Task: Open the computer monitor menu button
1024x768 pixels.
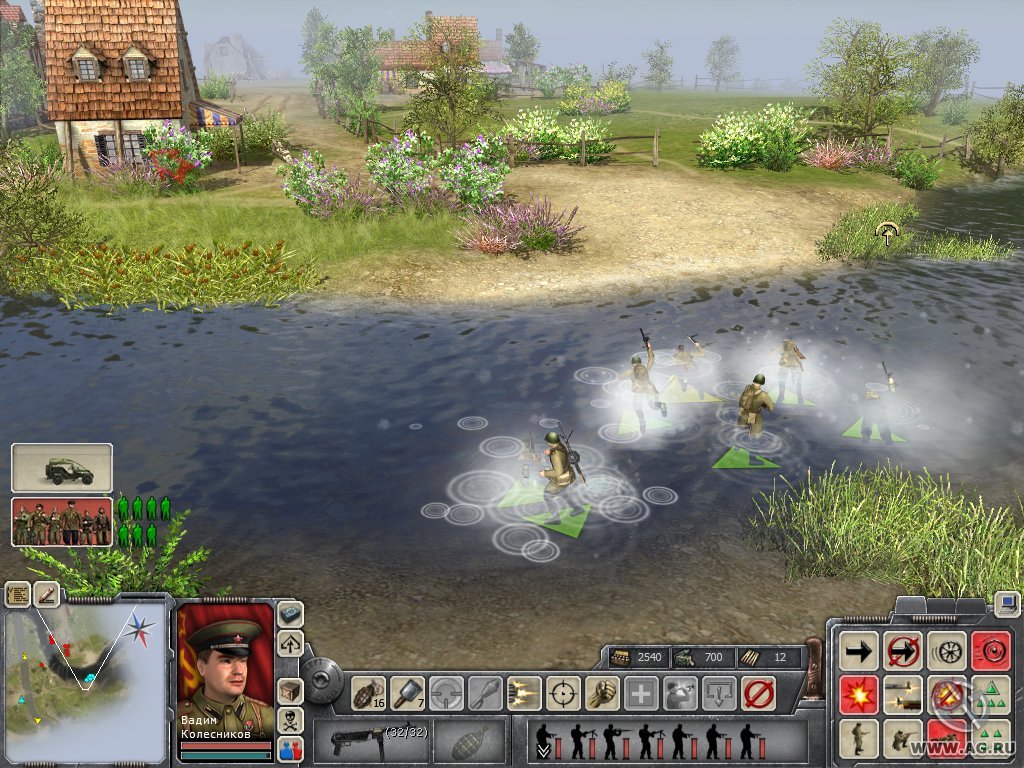Action: pos(1007,604)
